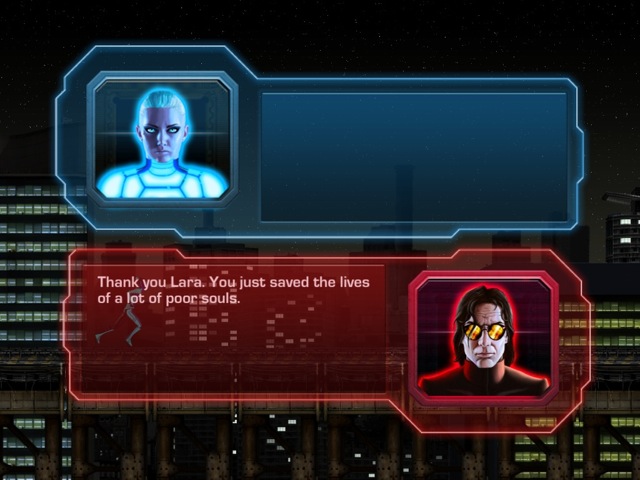Select the empty blue dialogue text panel

click(x=413, y=156)
